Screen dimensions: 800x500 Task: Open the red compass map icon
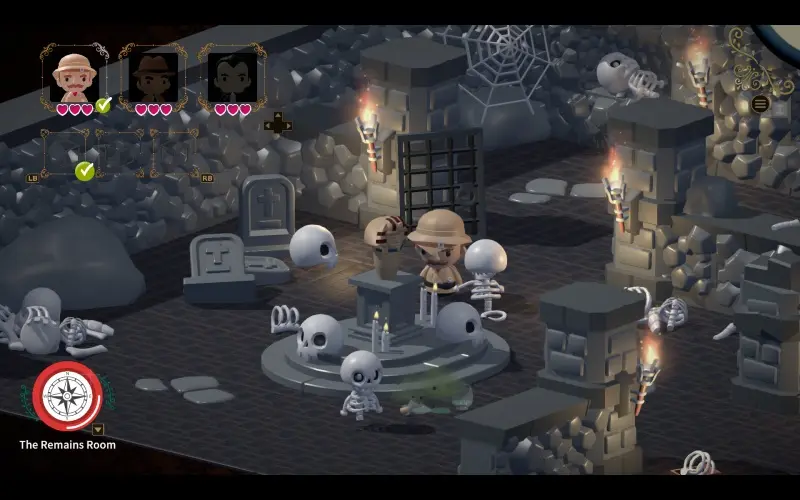(67, 396)
